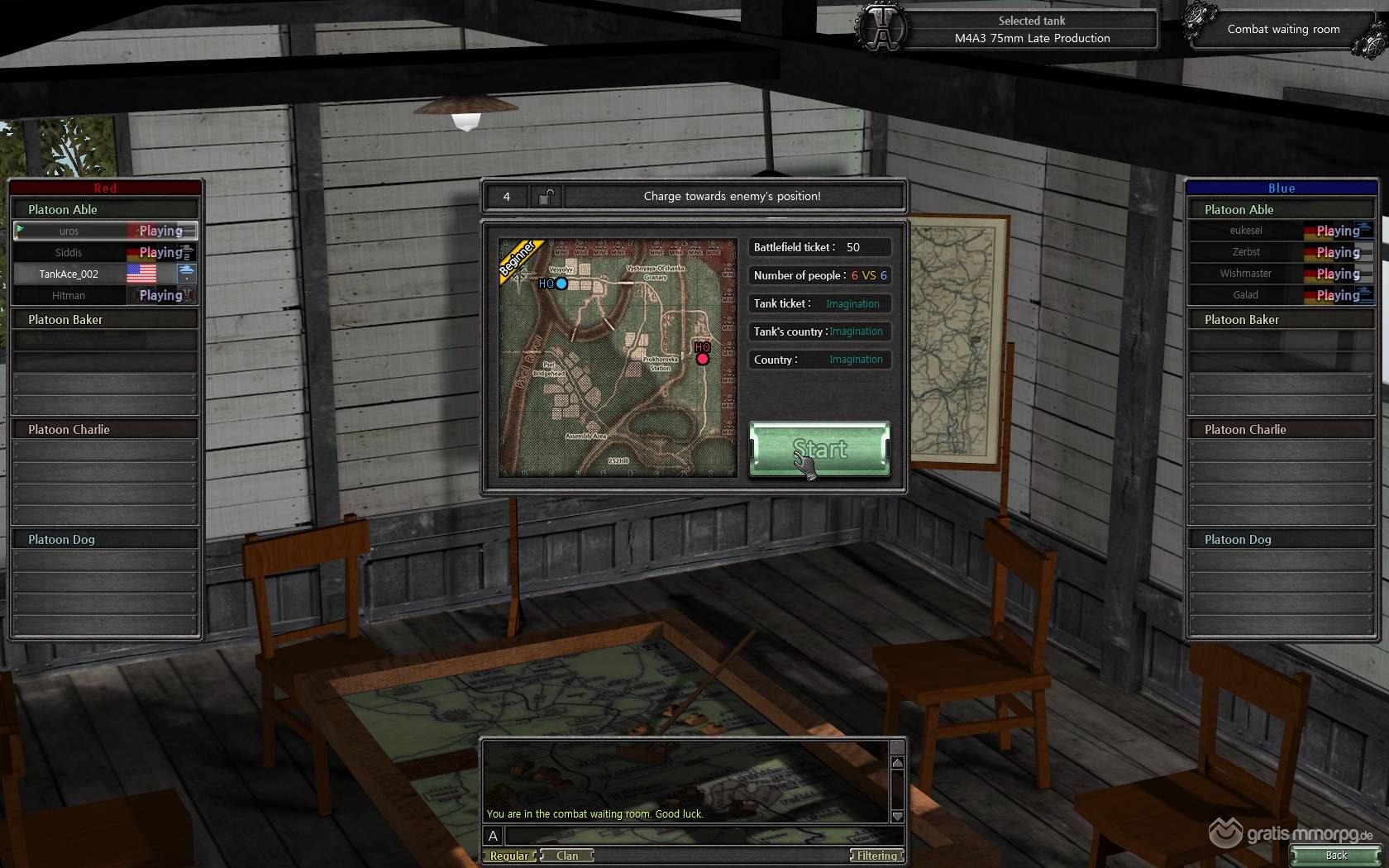Screen dimensions: 1389x868
Task: Select the battlefield map thumbnail
Action: pyautogui.click(x=617, y=357)
